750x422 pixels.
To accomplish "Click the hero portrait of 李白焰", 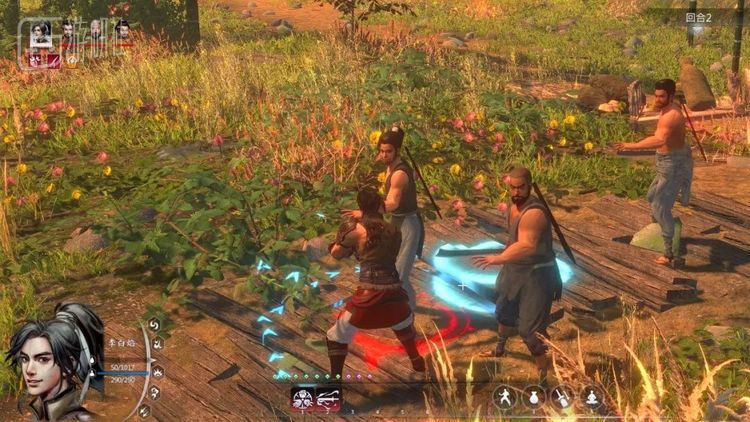I will pos(52,362).
